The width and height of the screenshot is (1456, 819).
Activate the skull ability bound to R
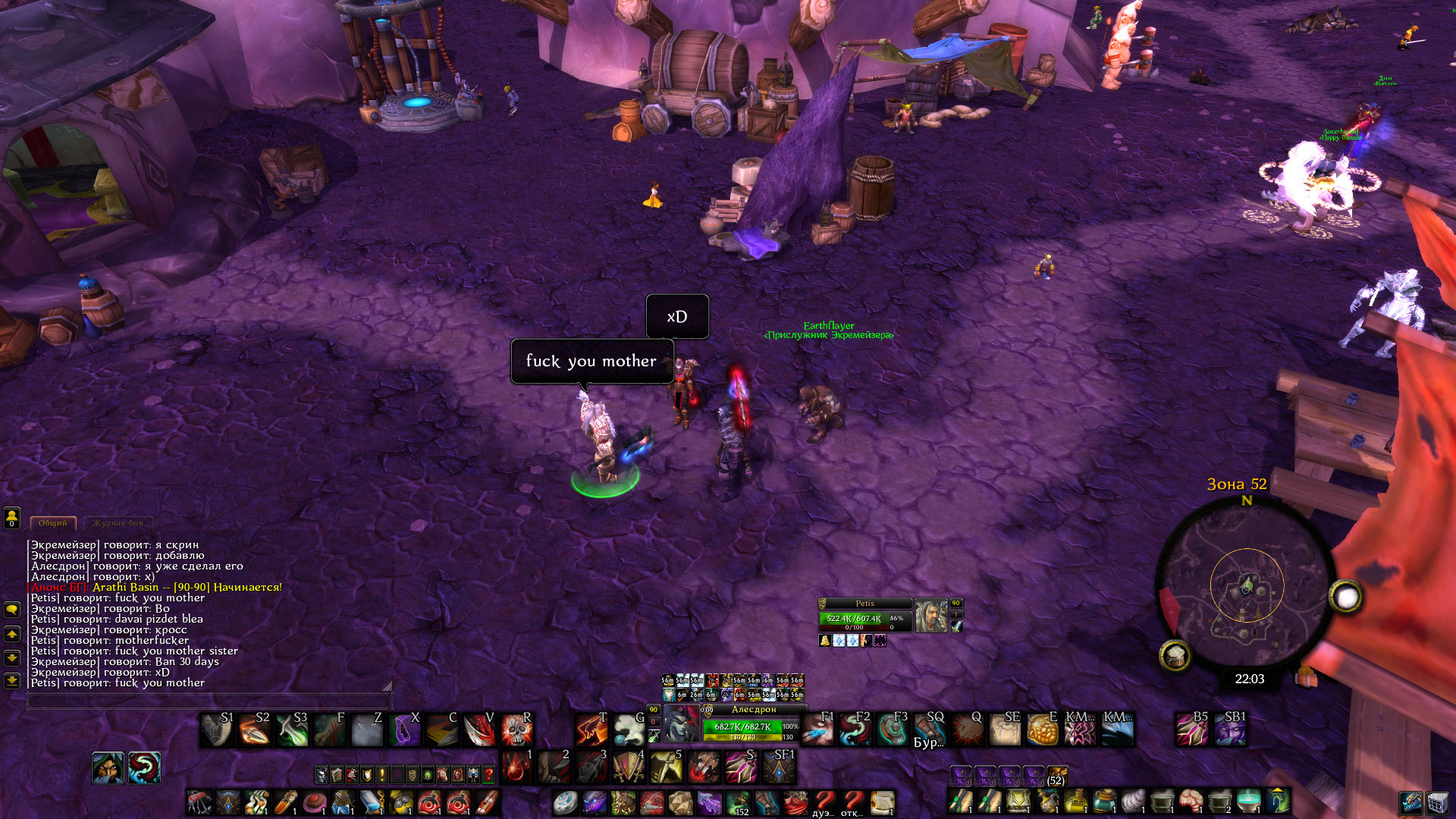516,730
